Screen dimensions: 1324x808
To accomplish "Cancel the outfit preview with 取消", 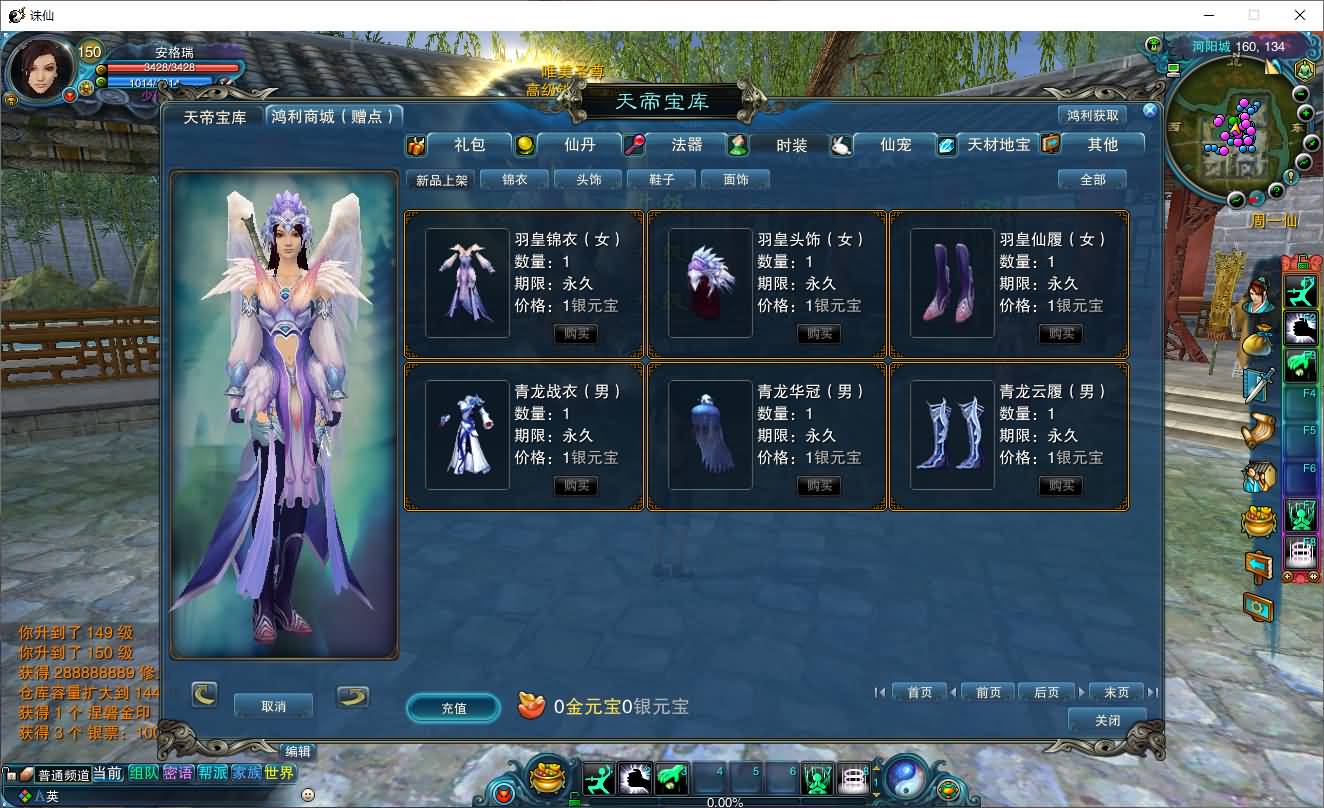I will (273, 706).
